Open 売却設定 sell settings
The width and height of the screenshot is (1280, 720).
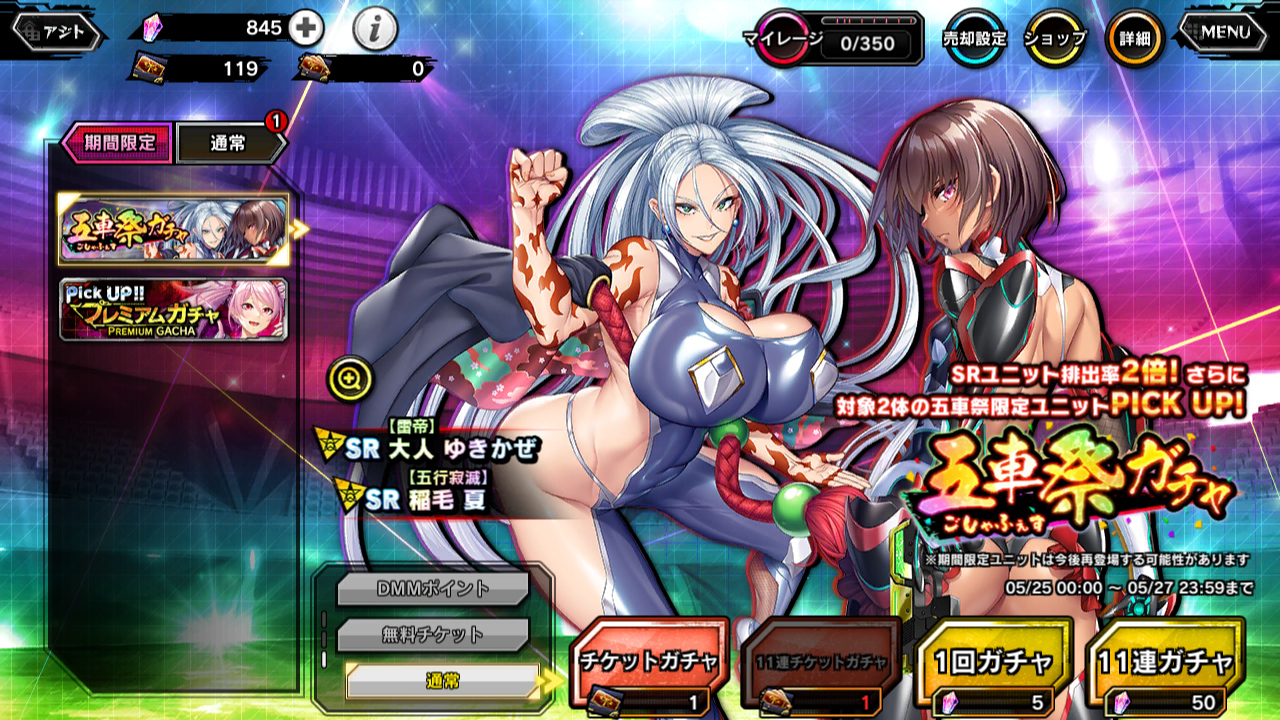974,39
